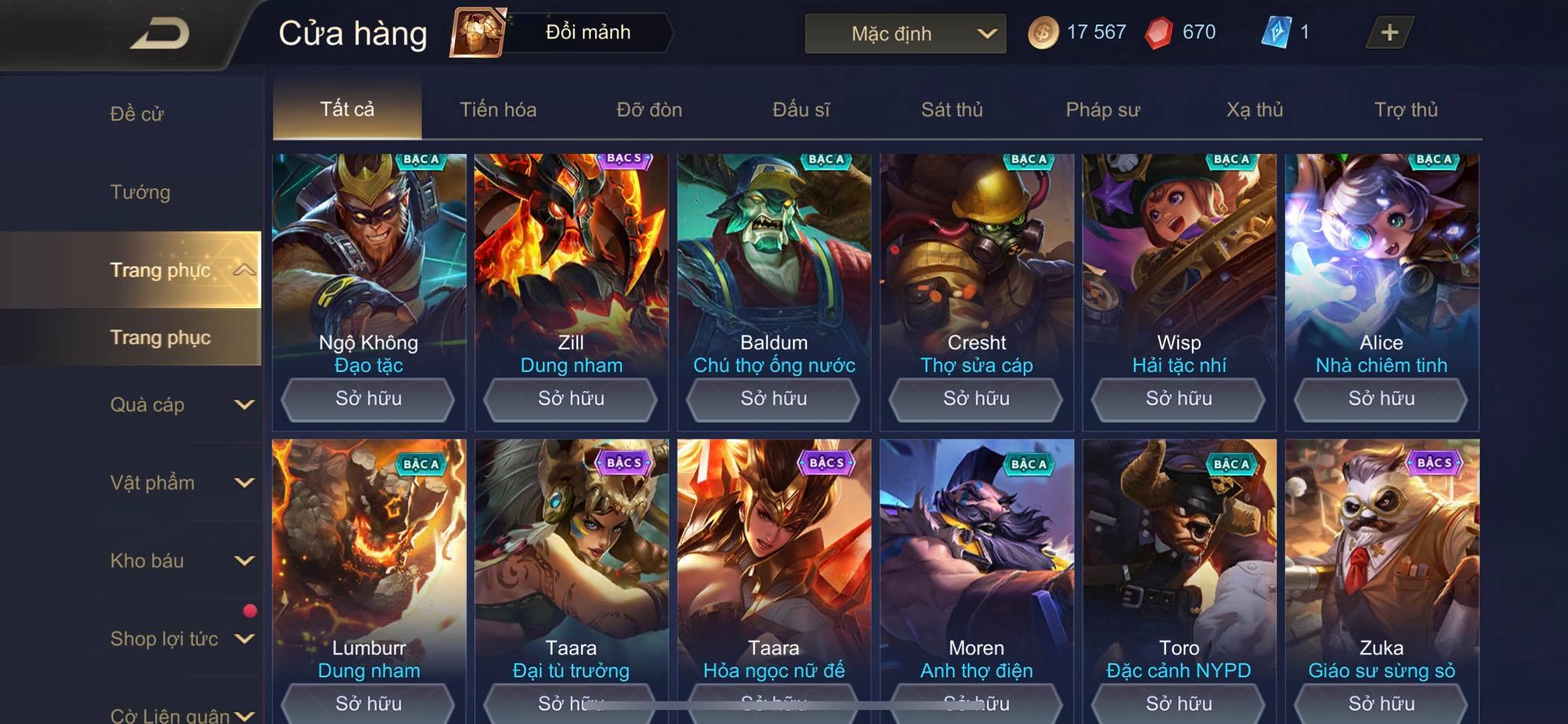
Task: Choose the Pháp sư tab
Action: click(1102, 109)
